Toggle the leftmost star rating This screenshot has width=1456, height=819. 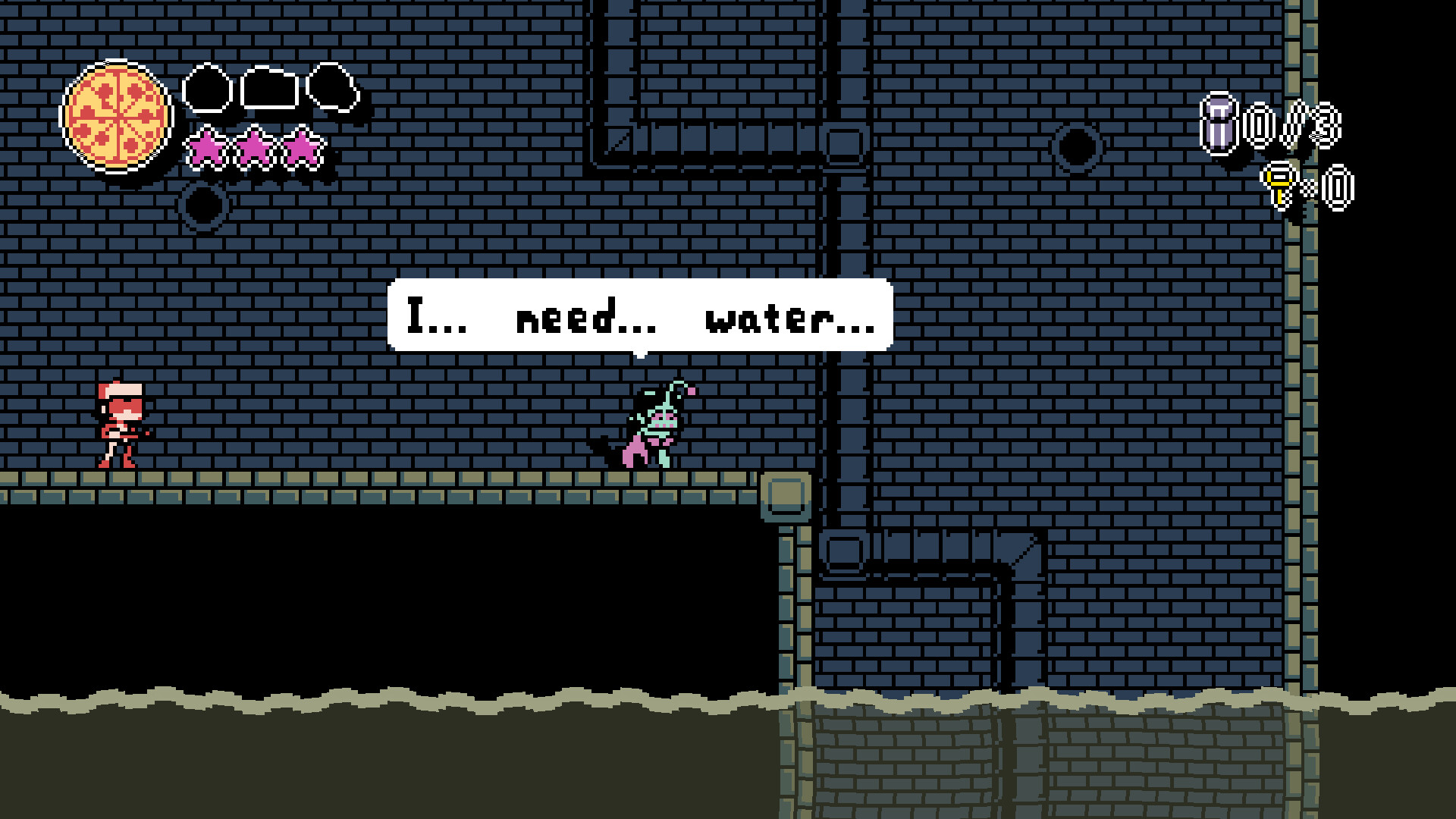[x=205, y=148]
